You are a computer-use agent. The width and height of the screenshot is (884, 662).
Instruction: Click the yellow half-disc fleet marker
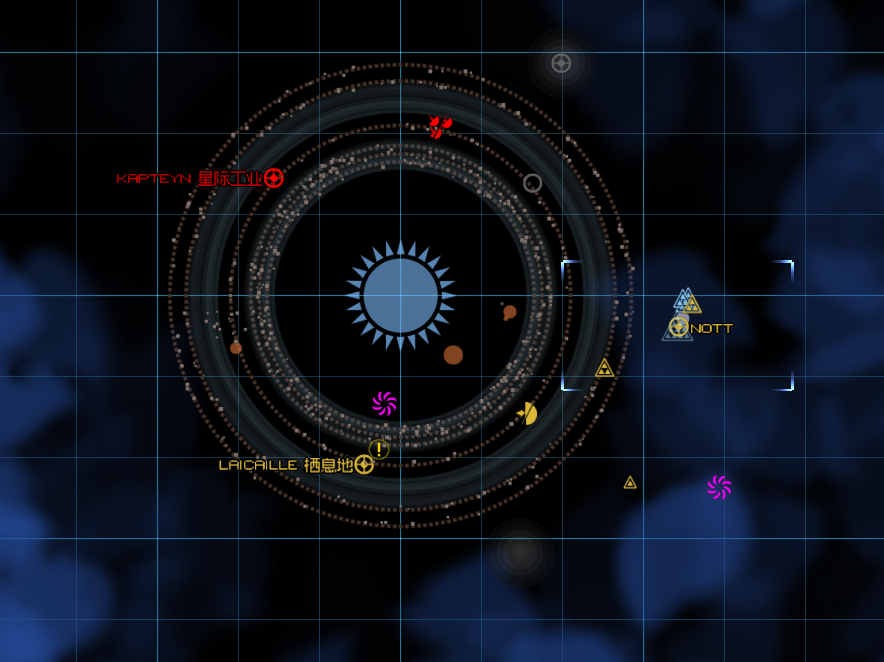coord(527,413)
